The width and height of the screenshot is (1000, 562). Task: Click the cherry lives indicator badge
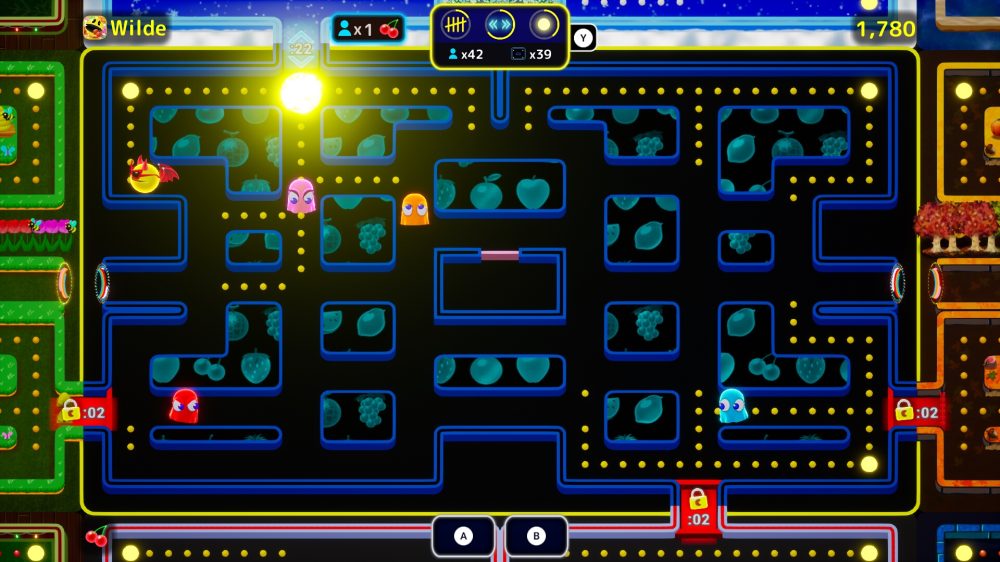coord(367,29)
